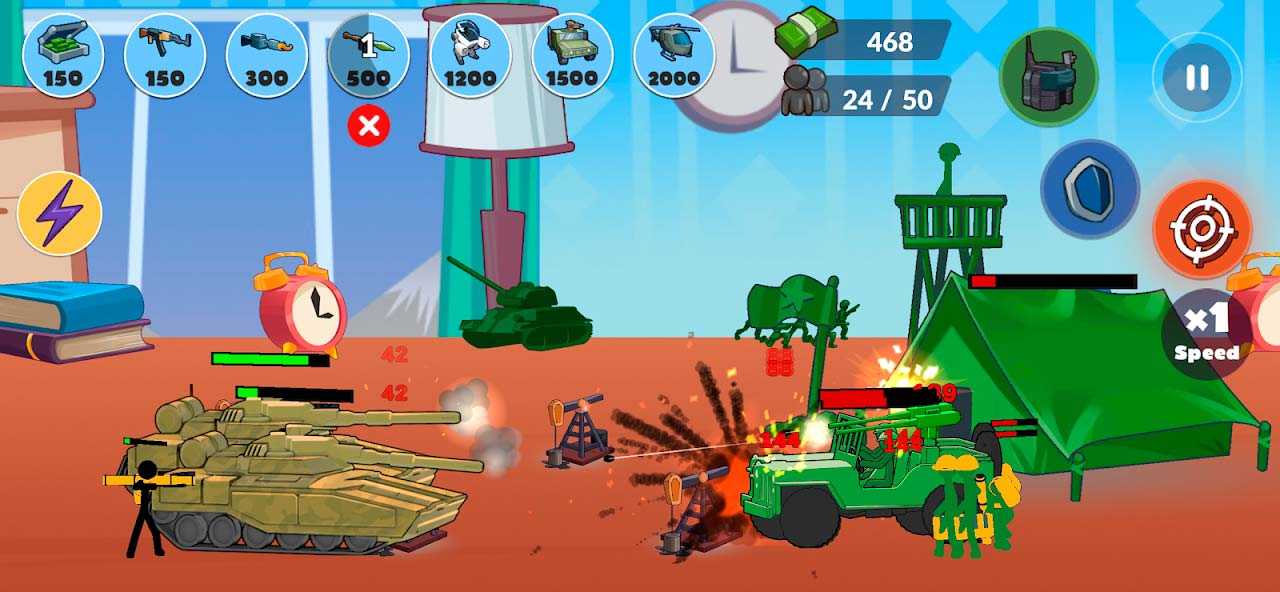Image resolution: width=1280 pixels, height=592 pixels.
Task: Activate the yellow lightning bolt power
Action: [59, 213]
